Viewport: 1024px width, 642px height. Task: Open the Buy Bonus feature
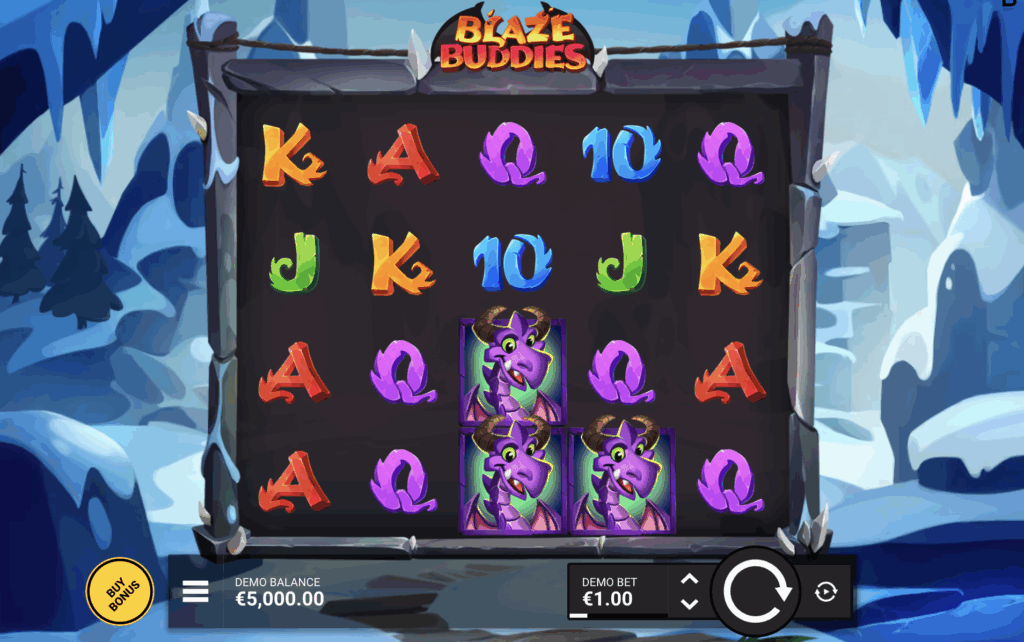pyautogui.click(x=120, y=591)
